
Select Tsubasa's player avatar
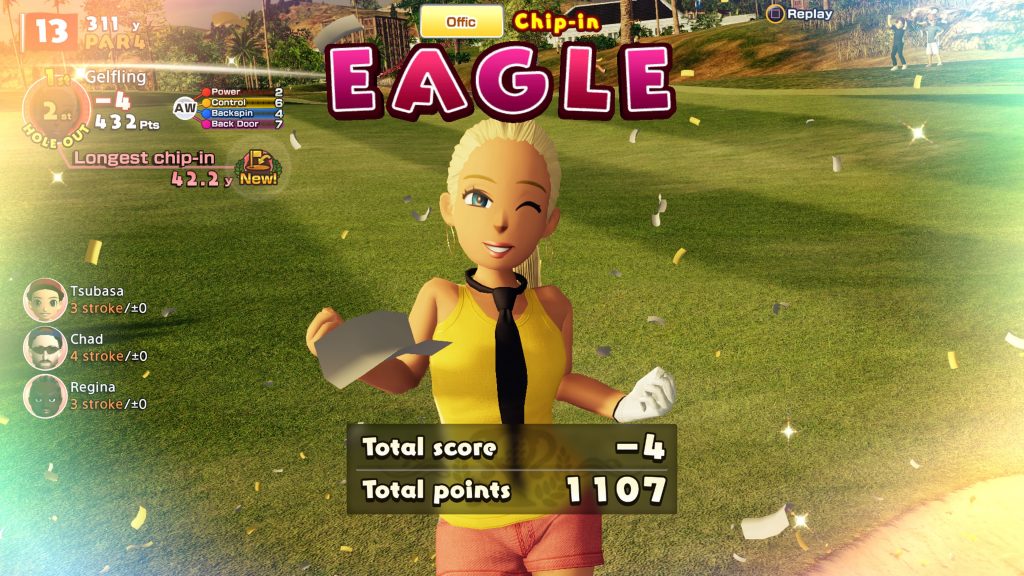pyautogui.click(x=45, y=300)
